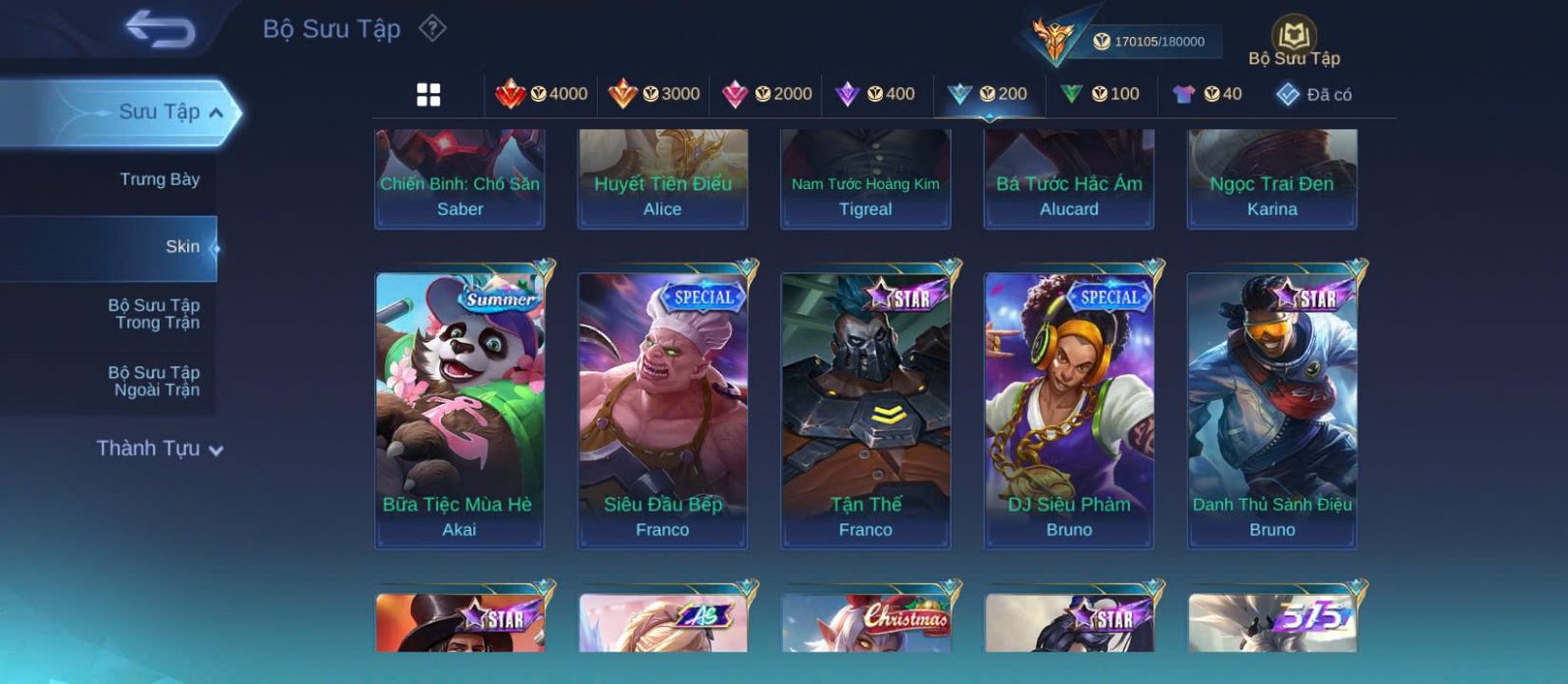Pick Bruno's DJ Siêu Phàm skin

1069,410
